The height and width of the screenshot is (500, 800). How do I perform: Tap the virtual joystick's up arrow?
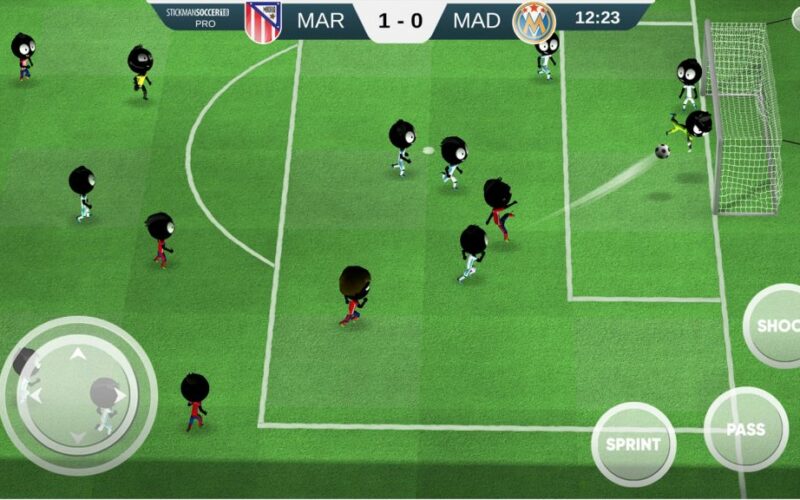(78, 353)
